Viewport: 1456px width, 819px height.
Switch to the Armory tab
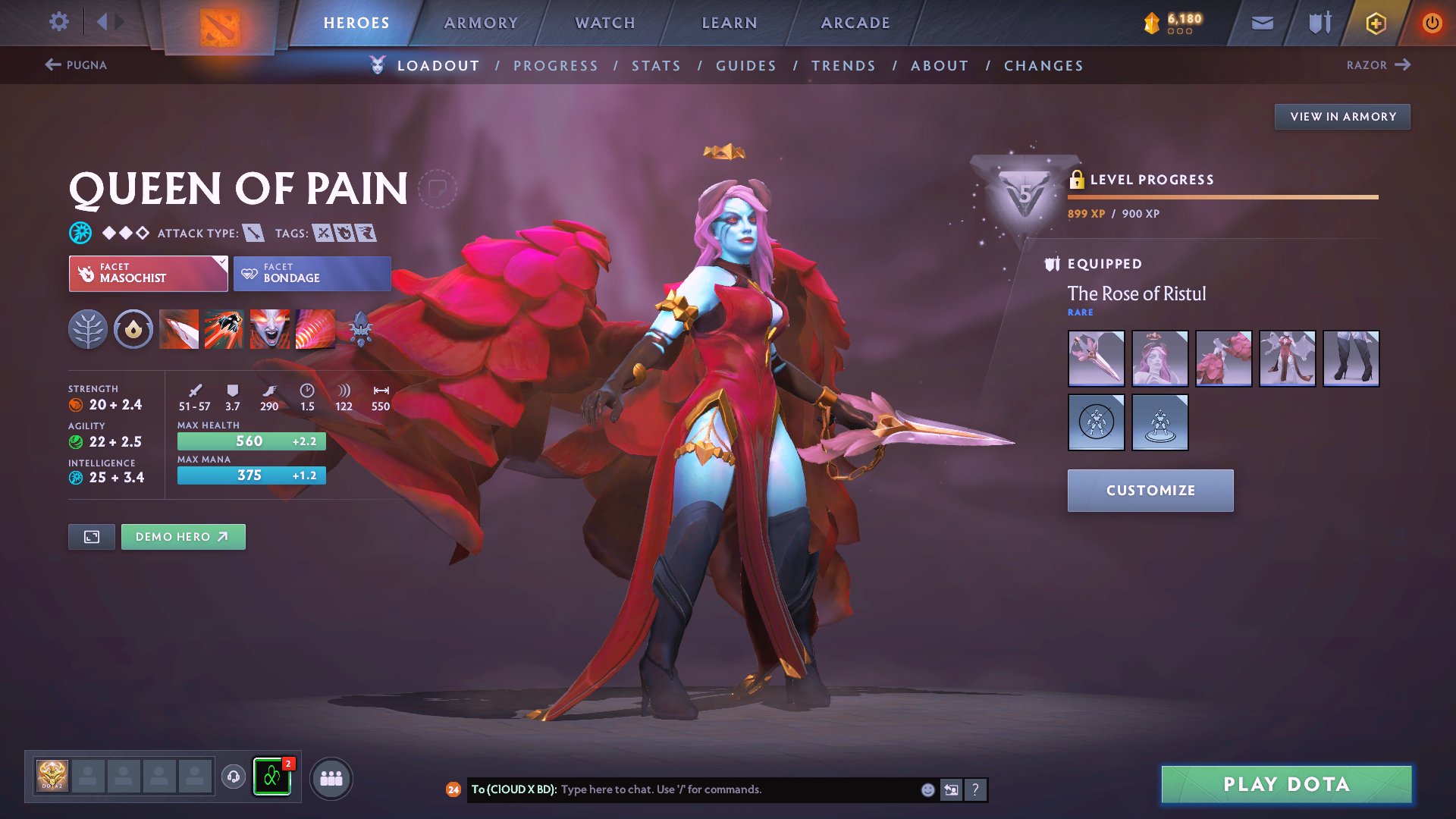click(x=481, y=23)
